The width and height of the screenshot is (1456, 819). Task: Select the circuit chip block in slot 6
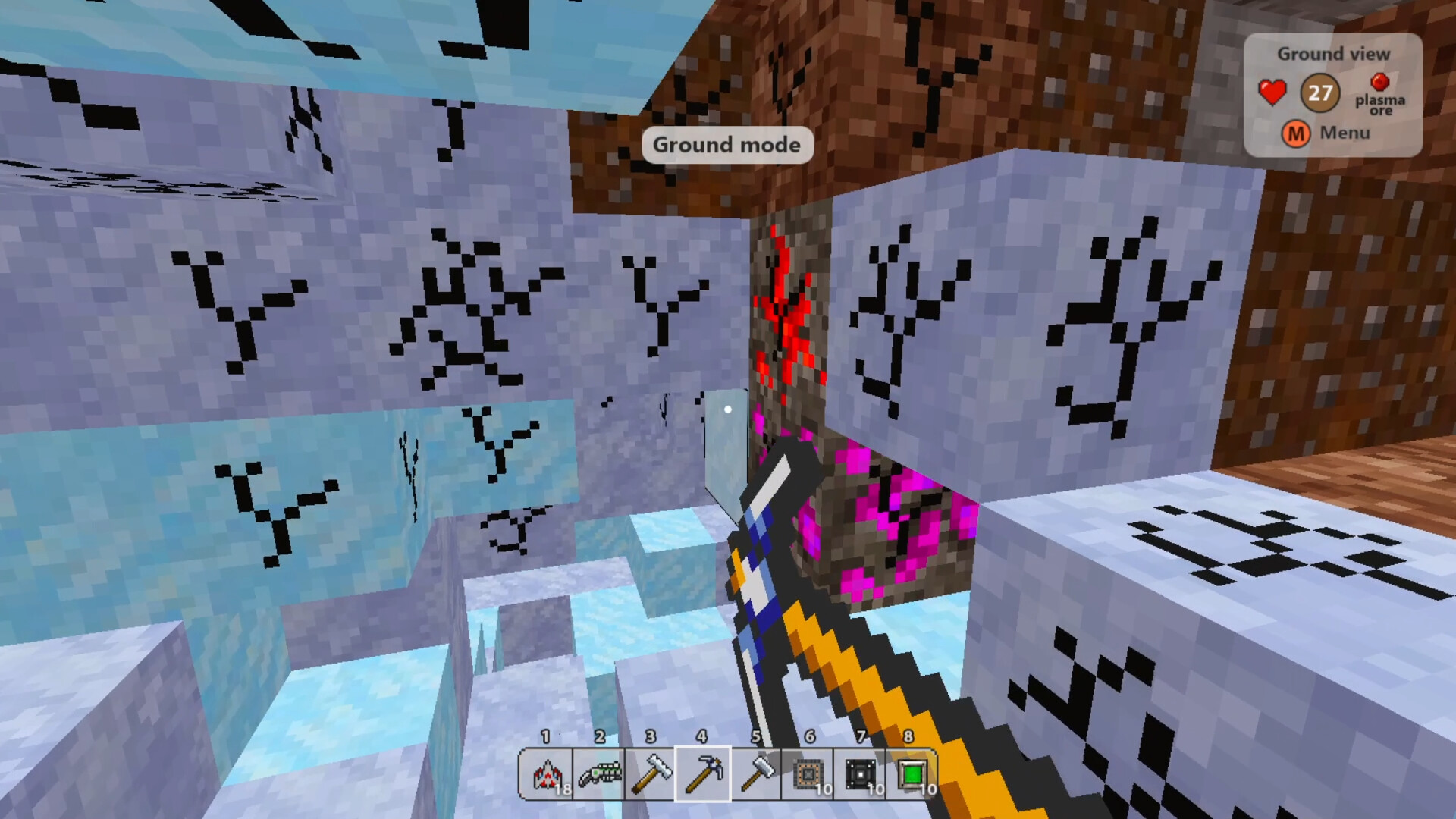click(x=807, y=773)
